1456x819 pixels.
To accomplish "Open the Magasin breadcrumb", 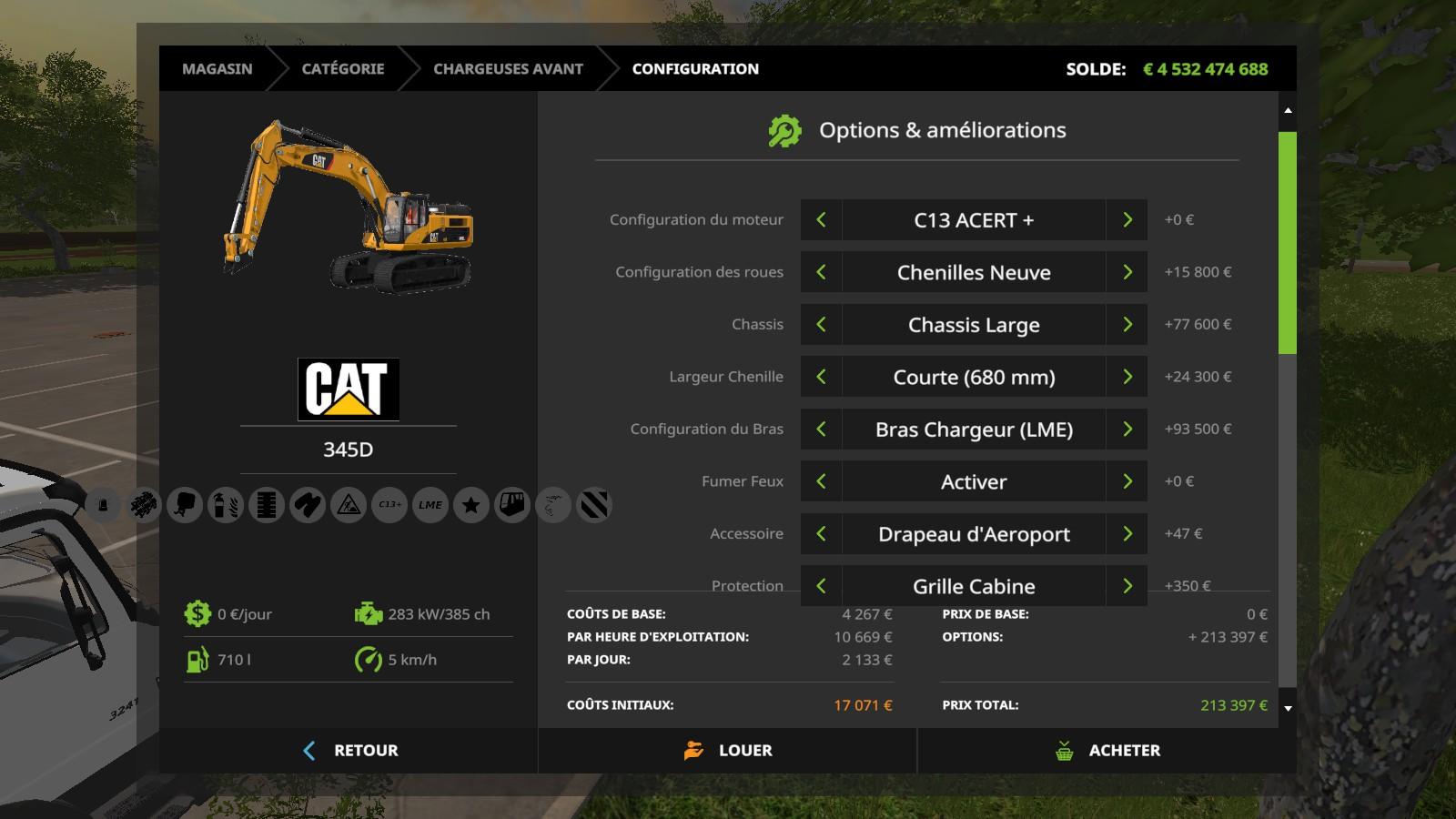I will 217,69.
